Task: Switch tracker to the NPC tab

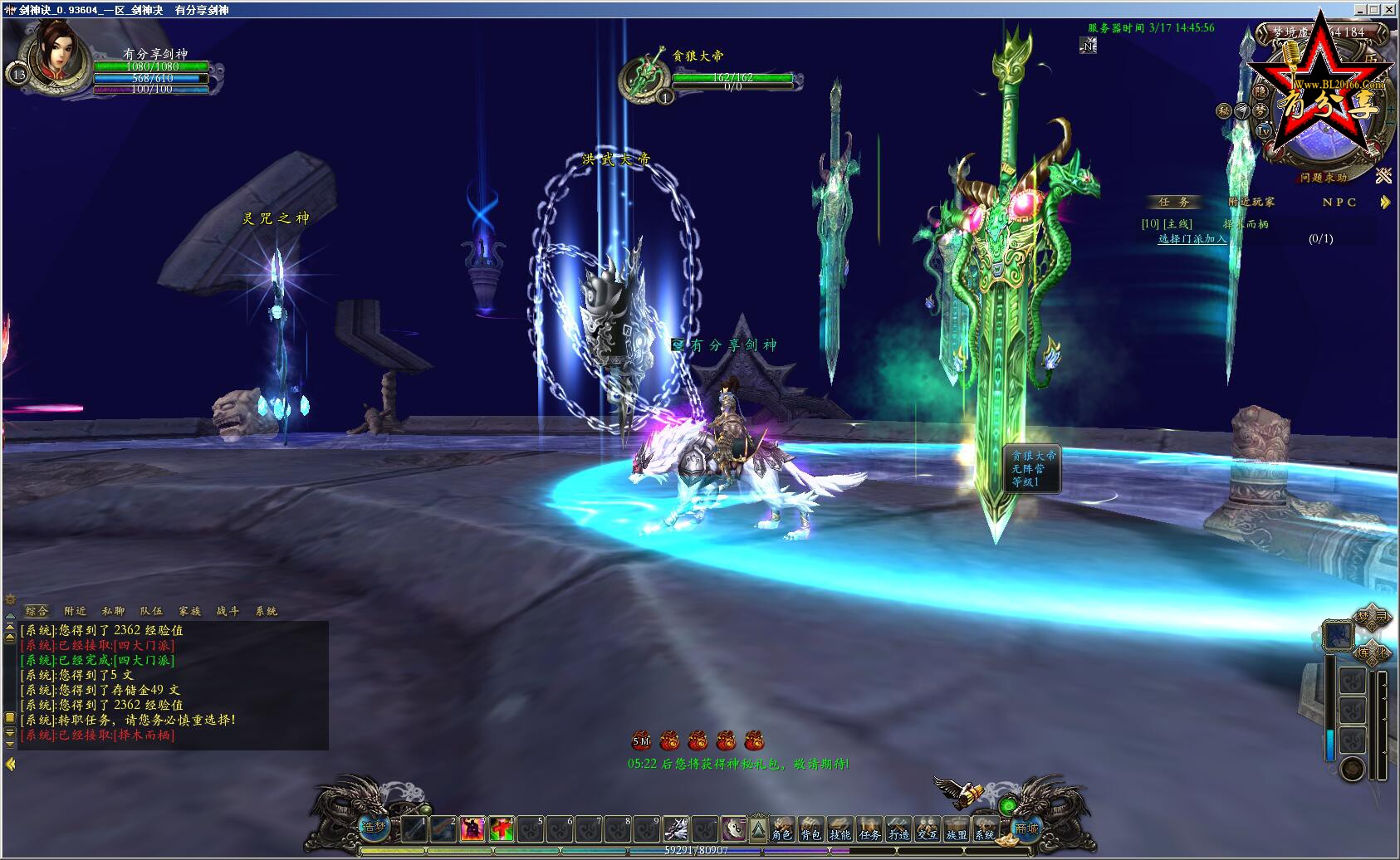Action: click(x=1339, y=202)
